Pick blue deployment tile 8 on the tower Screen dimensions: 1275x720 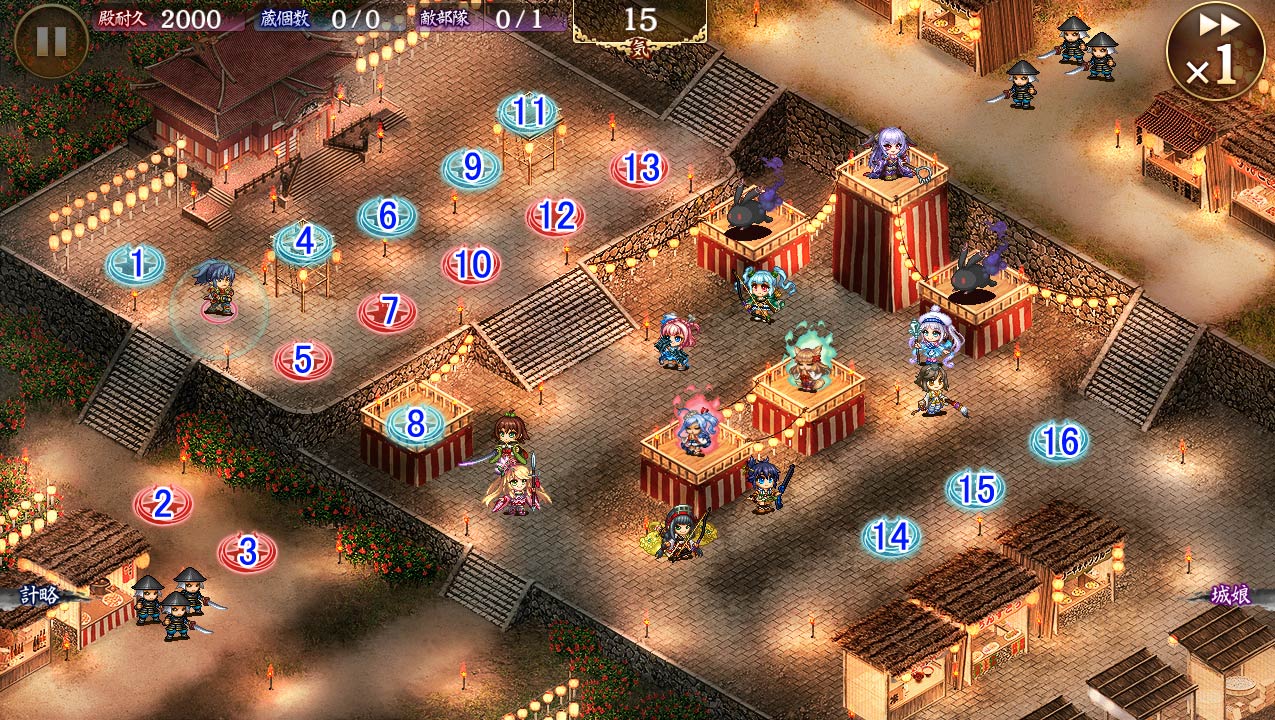click(416, 423)
